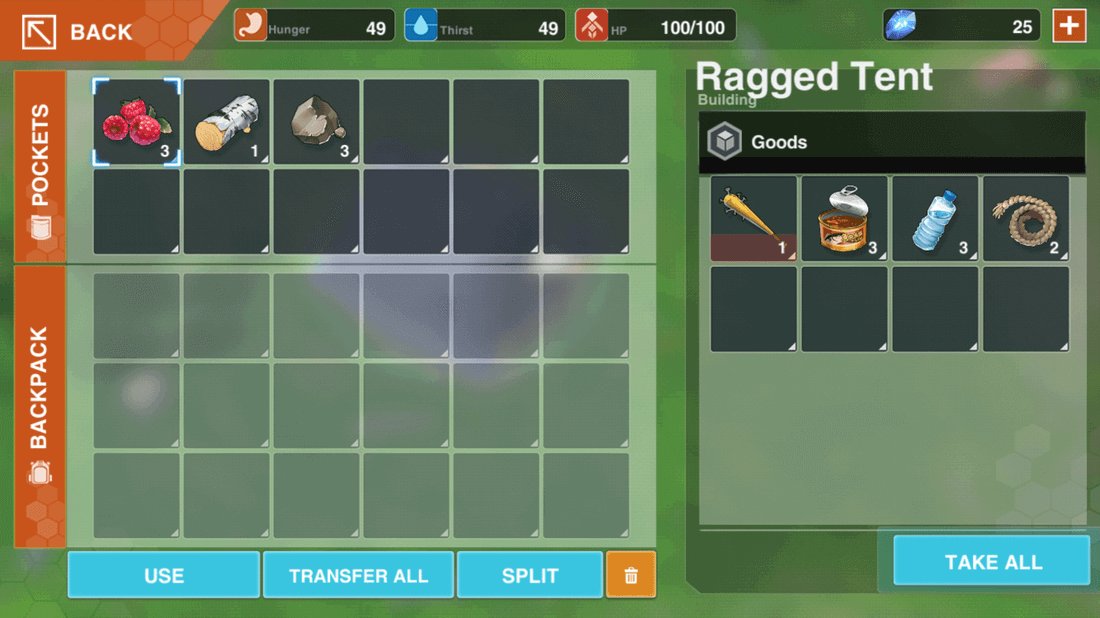Viewport: 1100px width, 618px height.
Task: Choose the water bottle slot
Action: coord(935,219)
